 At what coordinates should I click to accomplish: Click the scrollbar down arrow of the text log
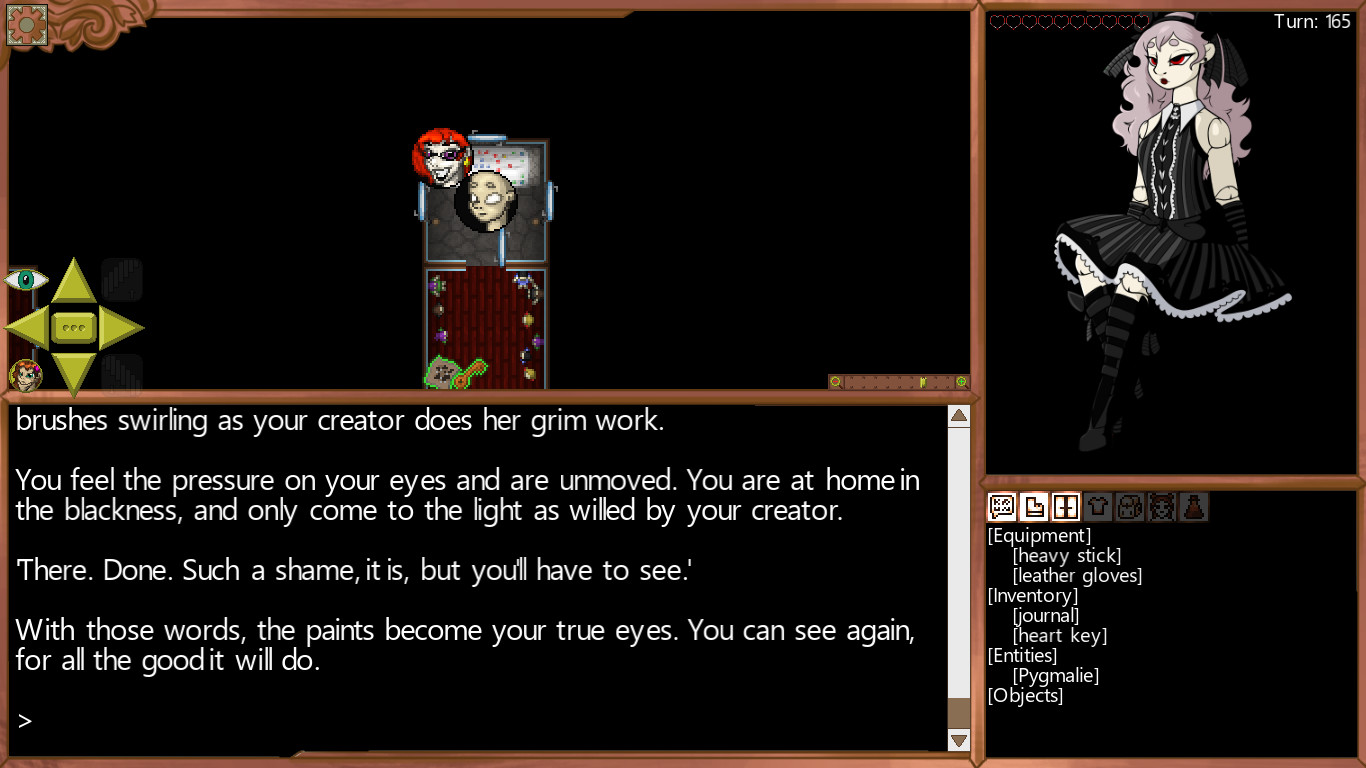pos(958,740)
